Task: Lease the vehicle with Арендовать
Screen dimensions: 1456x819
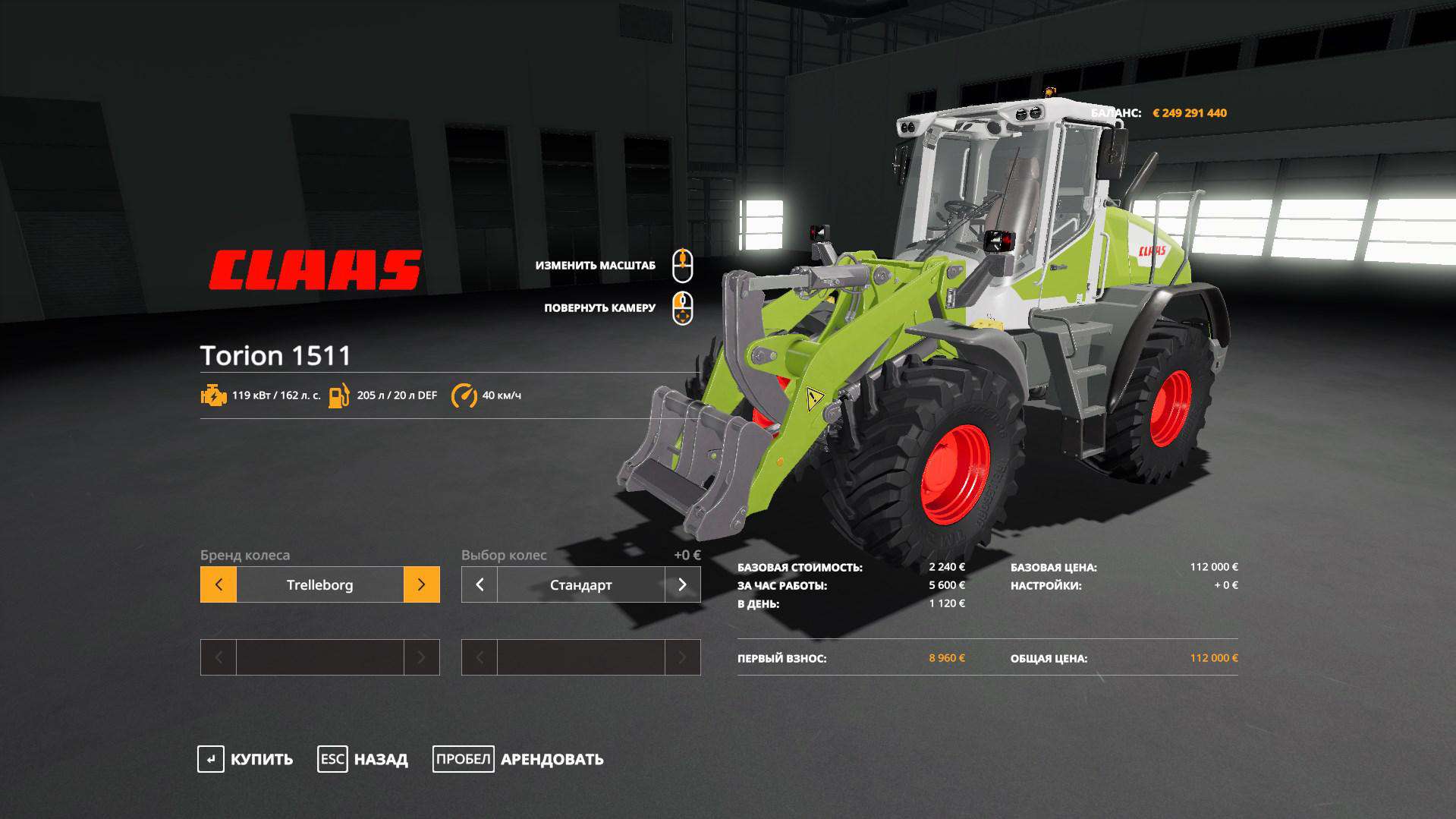Action: coord(518,759)
